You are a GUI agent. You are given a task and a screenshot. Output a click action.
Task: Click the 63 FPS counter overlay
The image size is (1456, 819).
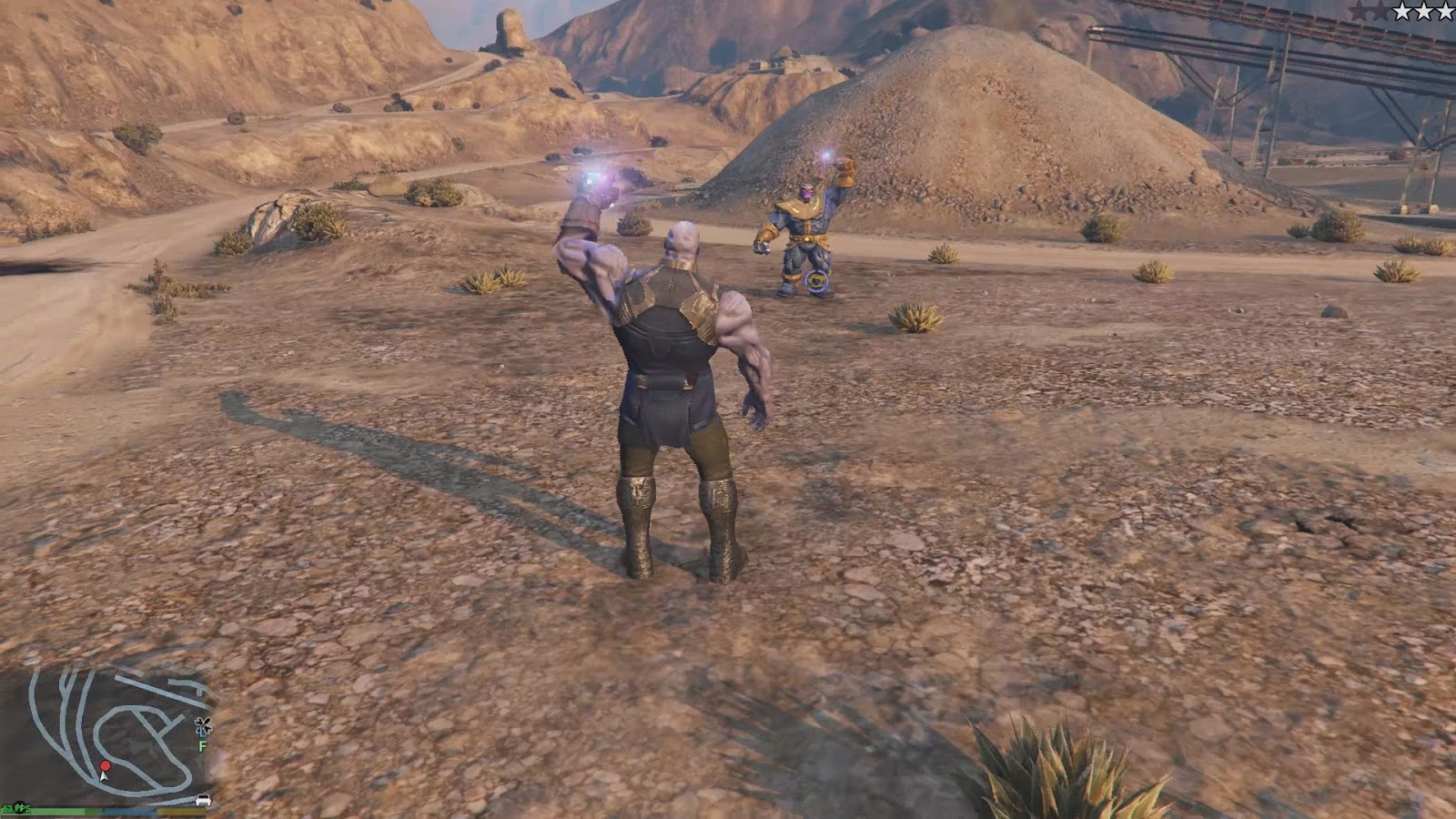tap(16, 808)
